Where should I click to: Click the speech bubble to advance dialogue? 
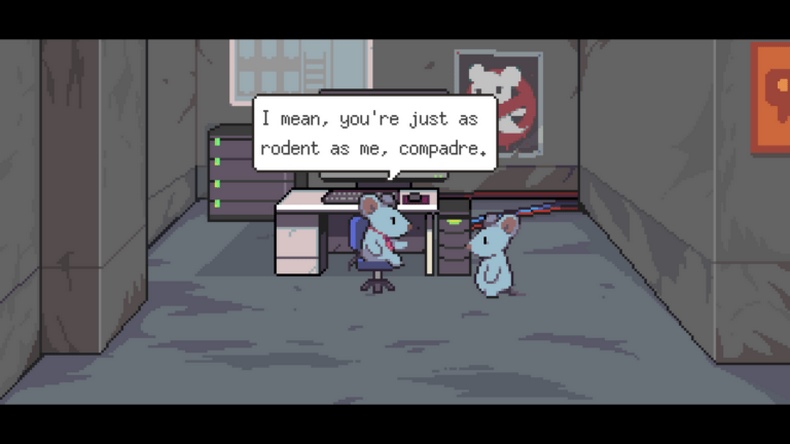374,134
